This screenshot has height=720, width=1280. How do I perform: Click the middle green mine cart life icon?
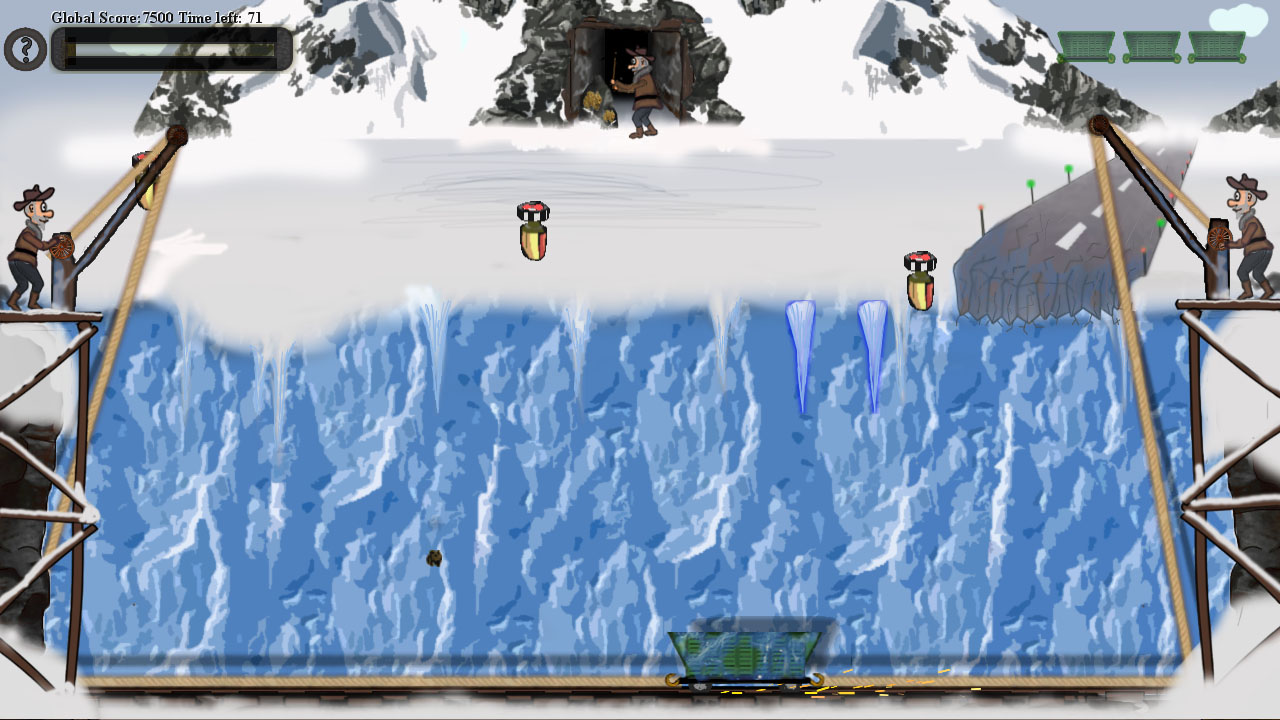pyautogui.click(x=1150, y=47)
